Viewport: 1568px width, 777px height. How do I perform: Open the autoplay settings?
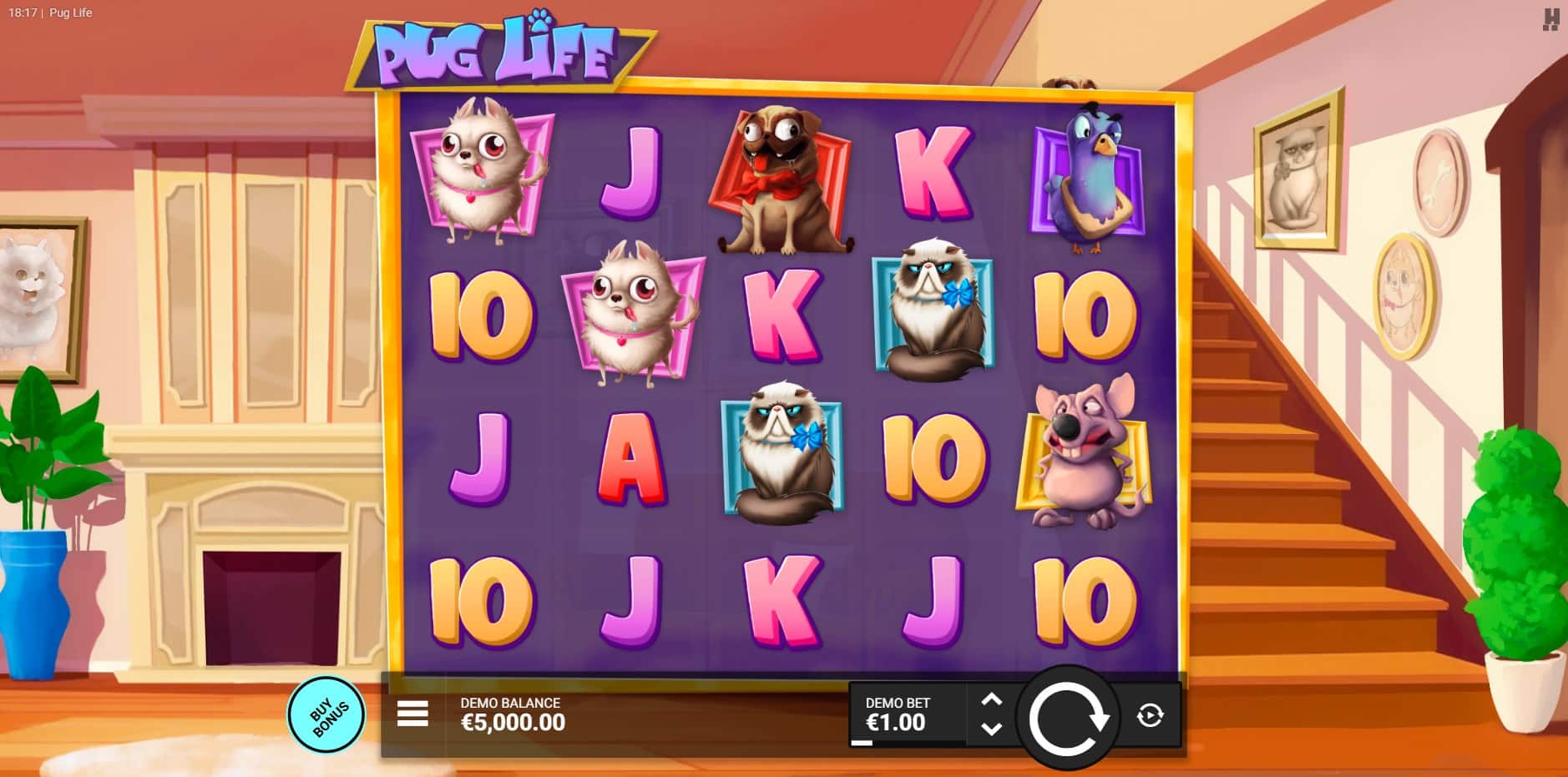(1150, 715)
